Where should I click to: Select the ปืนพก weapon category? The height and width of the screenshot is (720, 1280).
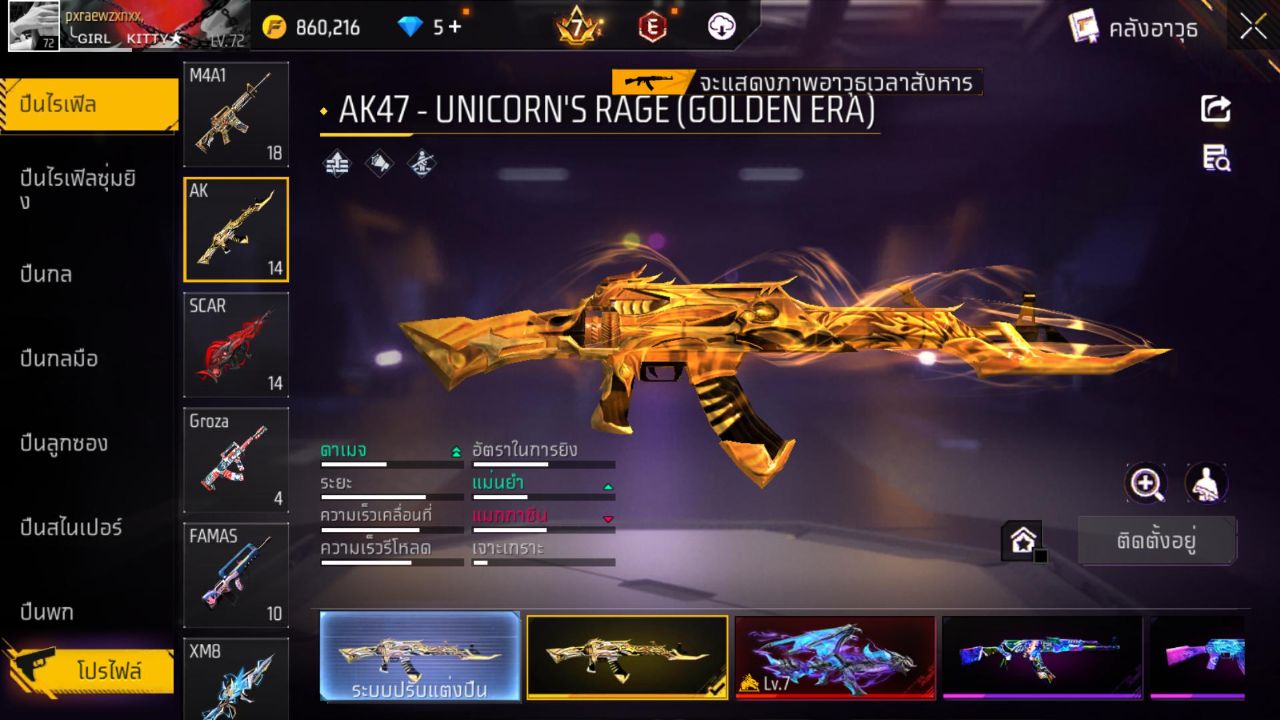point(48,611)
